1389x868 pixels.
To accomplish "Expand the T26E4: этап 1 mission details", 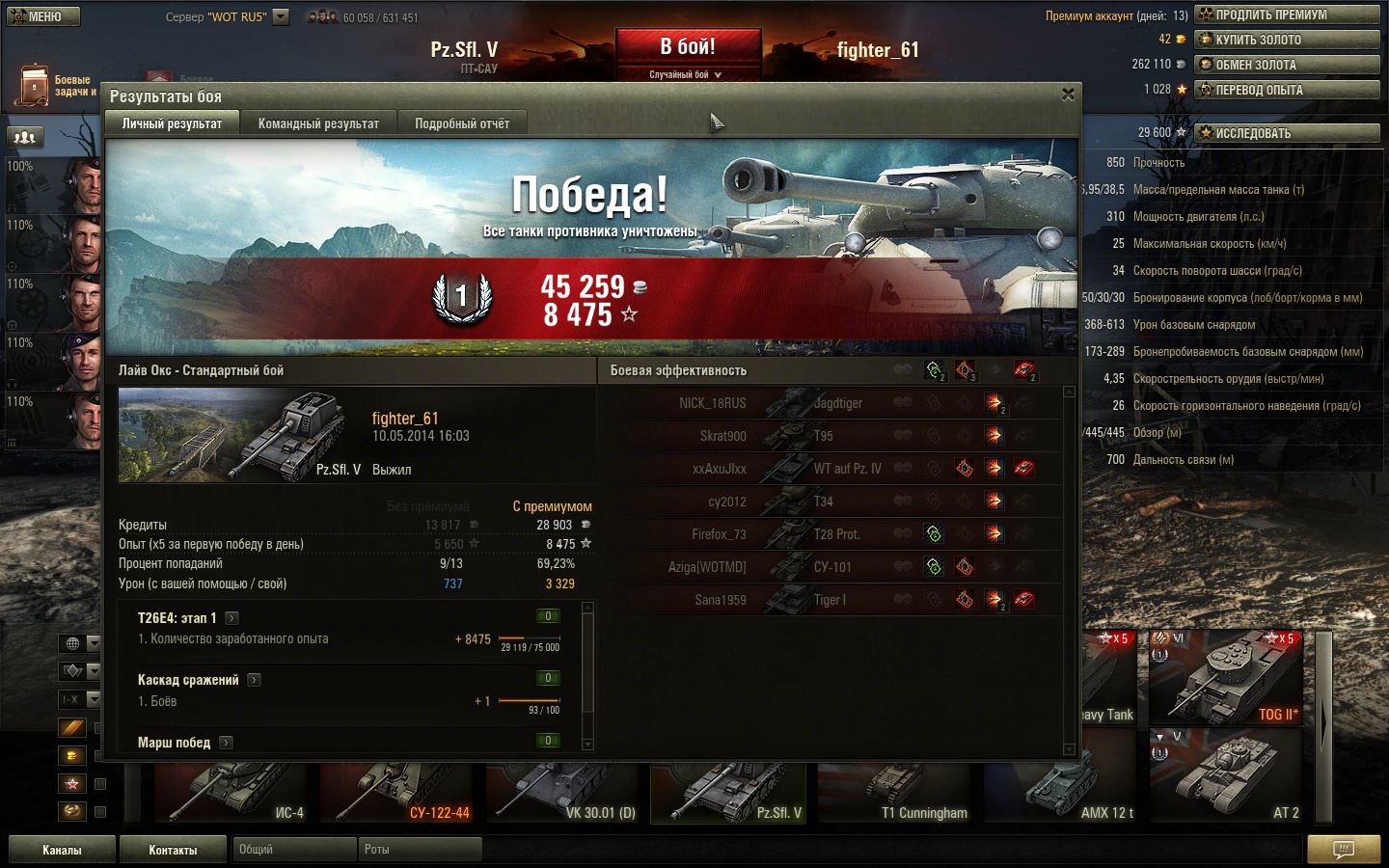I will point(231,618).
